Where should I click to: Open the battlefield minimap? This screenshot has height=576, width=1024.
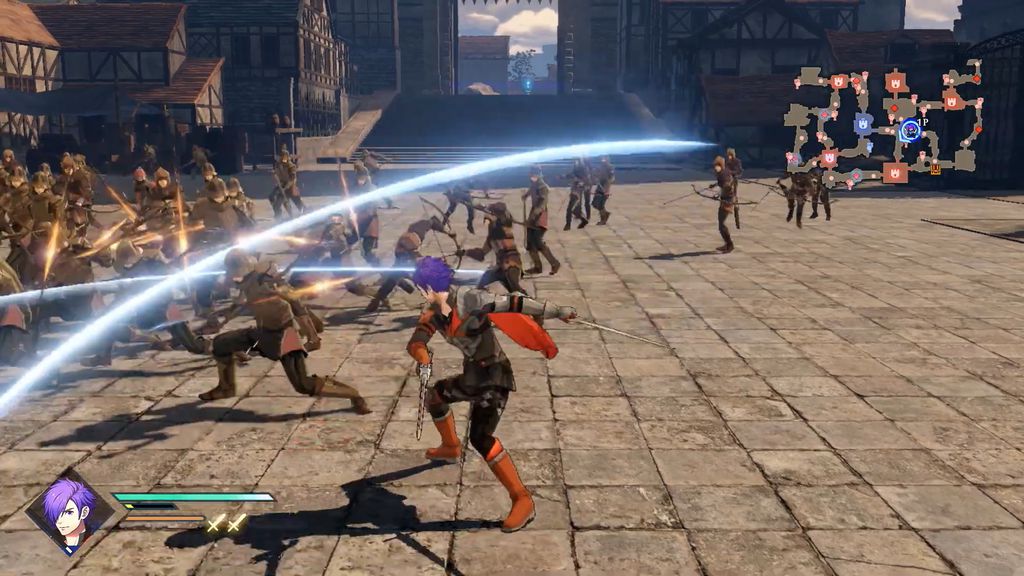click(x=884, y=123)
